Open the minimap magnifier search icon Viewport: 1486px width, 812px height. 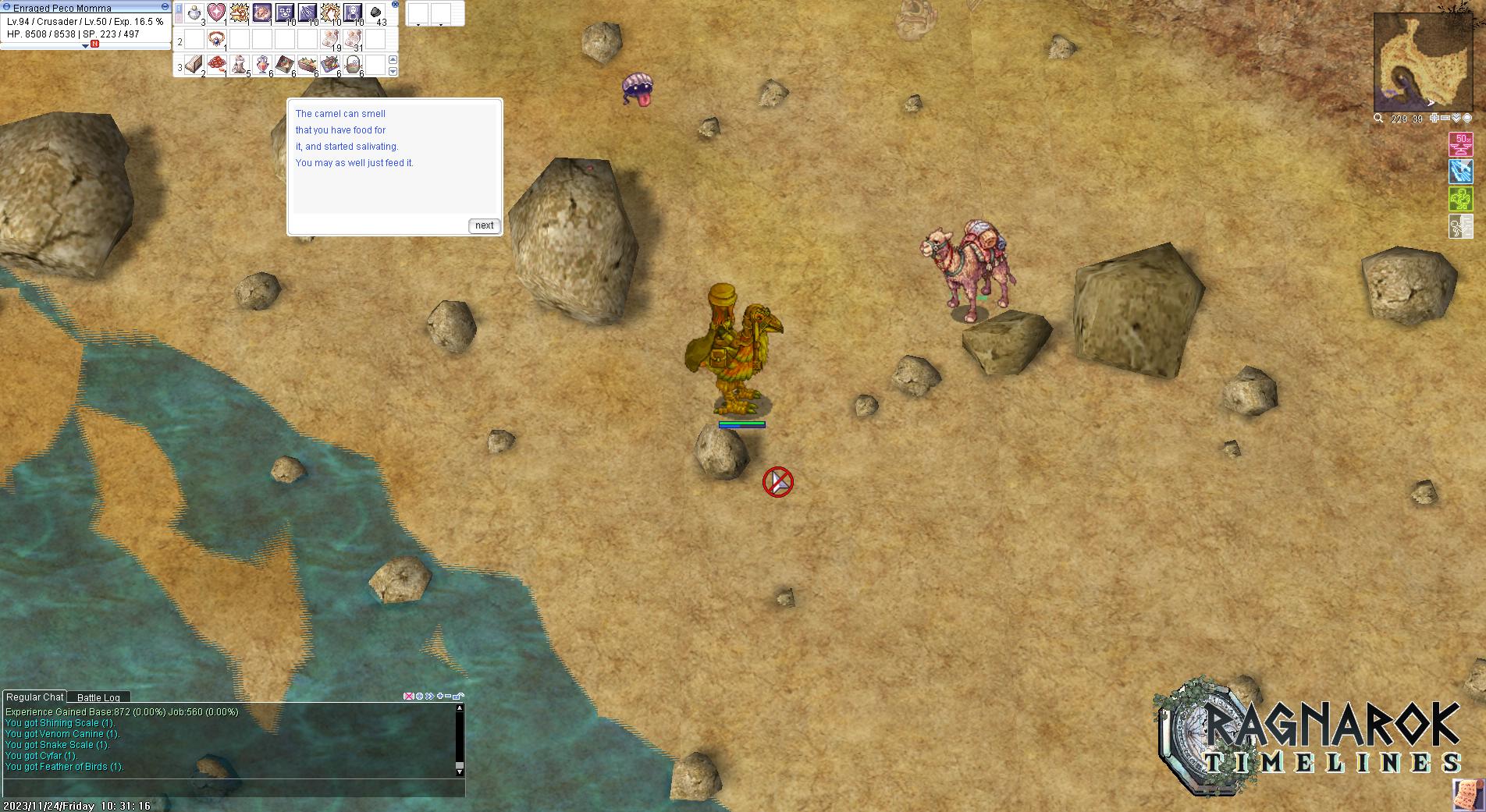point(1378,119)
